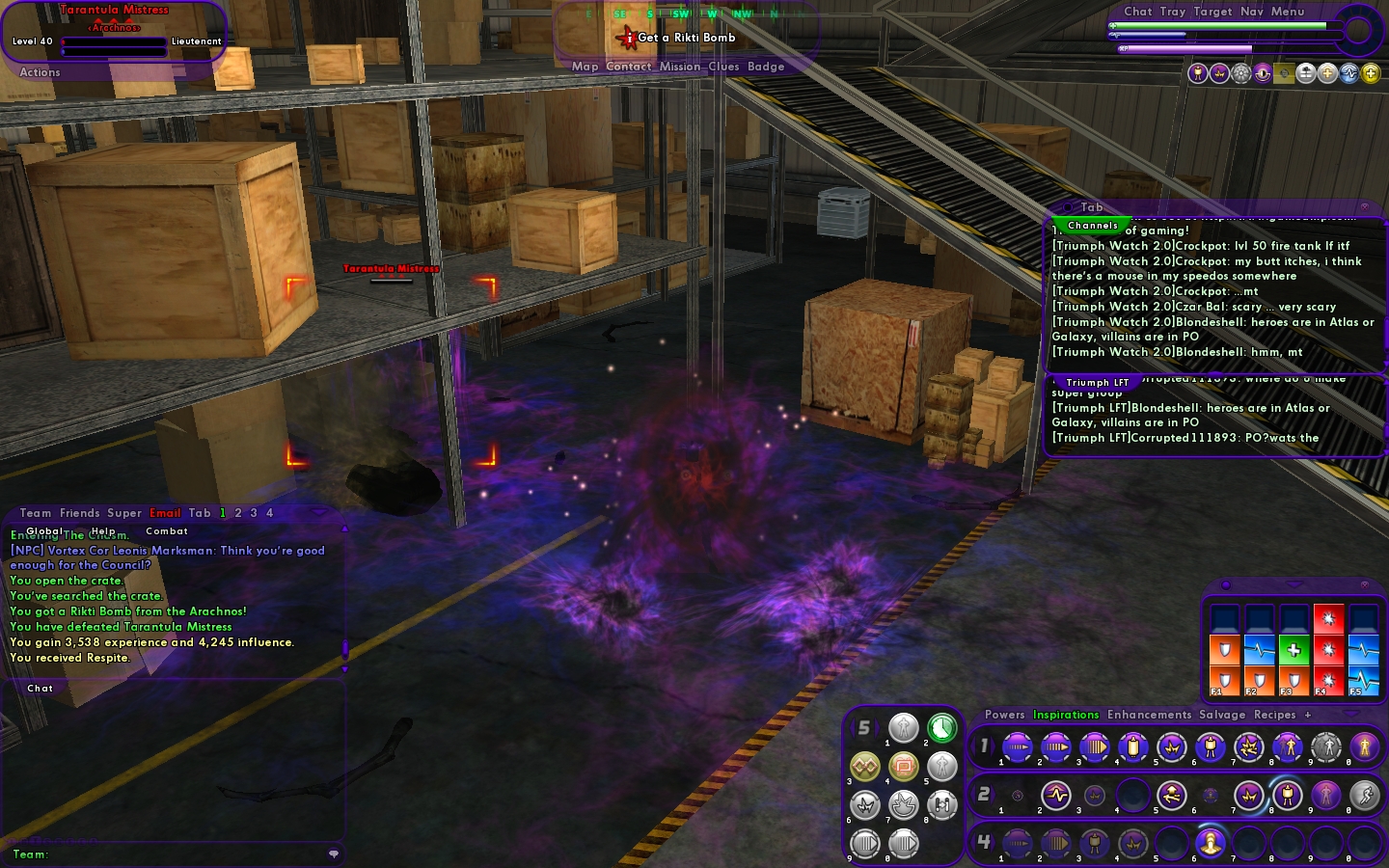Show the Mission details
Viewport: 1389px width, 868px height.
point(680,67)
